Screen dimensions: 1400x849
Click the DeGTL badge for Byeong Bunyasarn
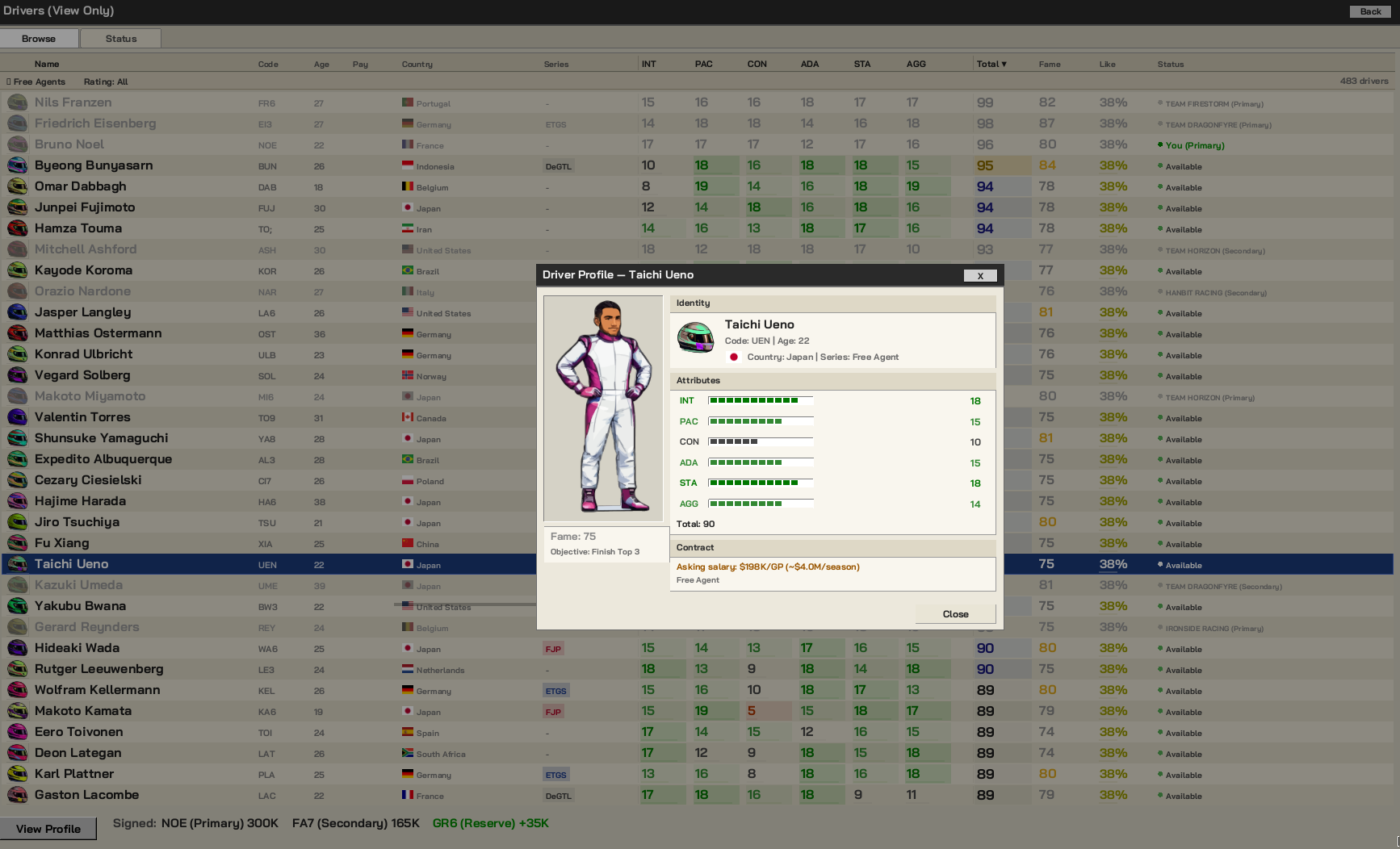[x=560, y=166]
